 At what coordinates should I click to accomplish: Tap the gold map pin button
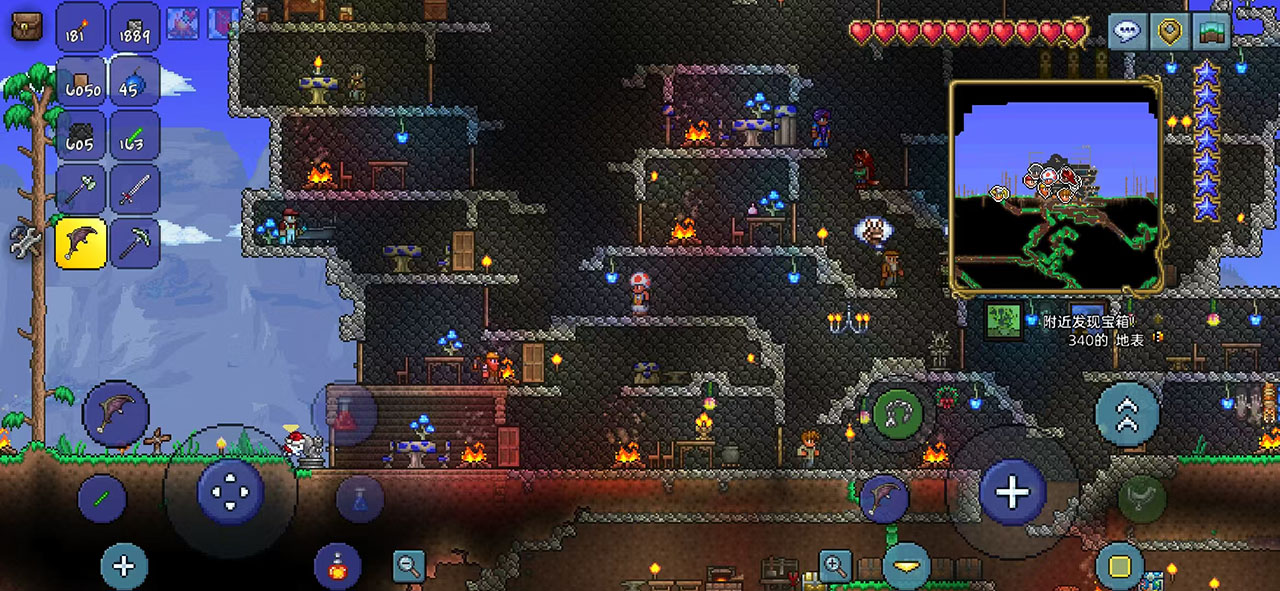pos(1168,31)
